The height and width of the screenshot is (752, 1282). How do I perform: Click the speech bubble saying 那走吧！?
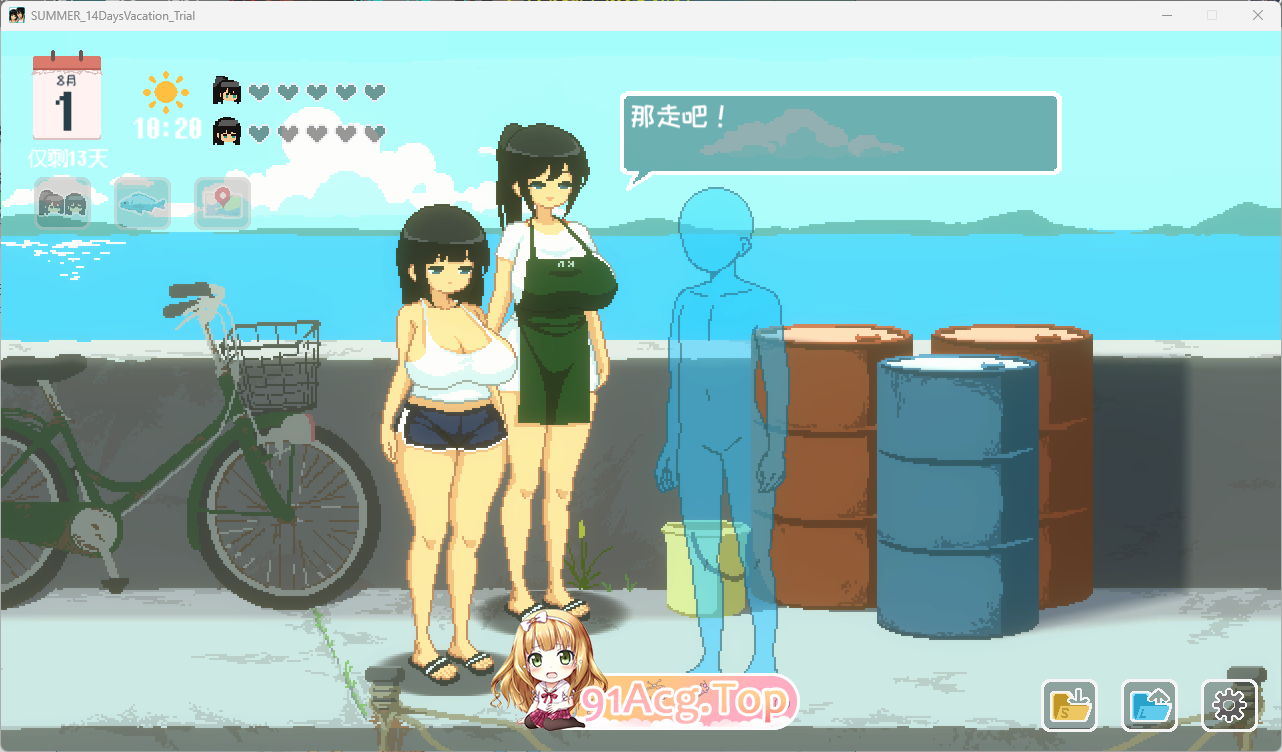click(840, 133)
